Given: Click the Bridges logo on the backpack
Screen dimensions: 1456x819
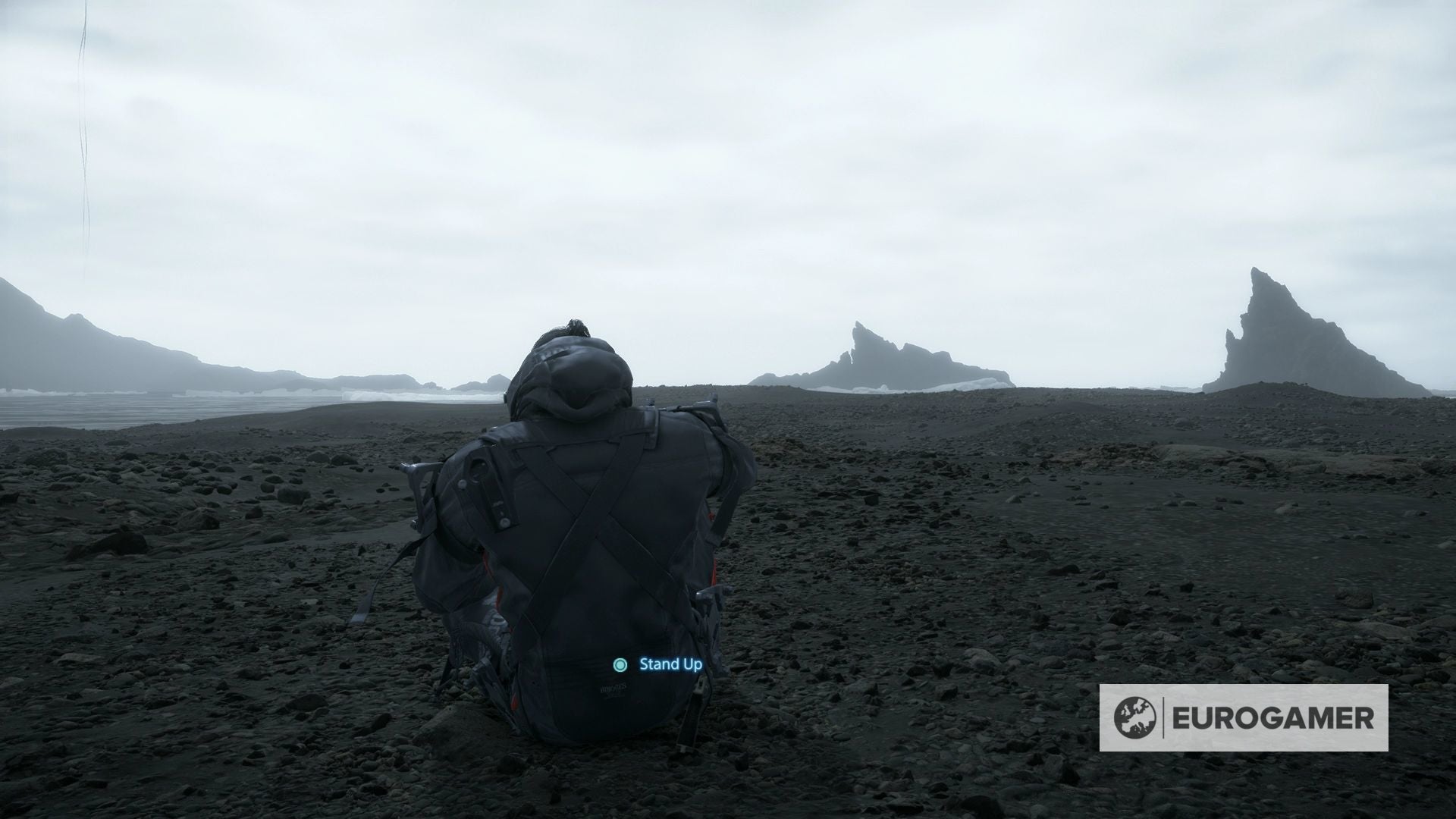Looking at the screenshot, I should [614, 689].
